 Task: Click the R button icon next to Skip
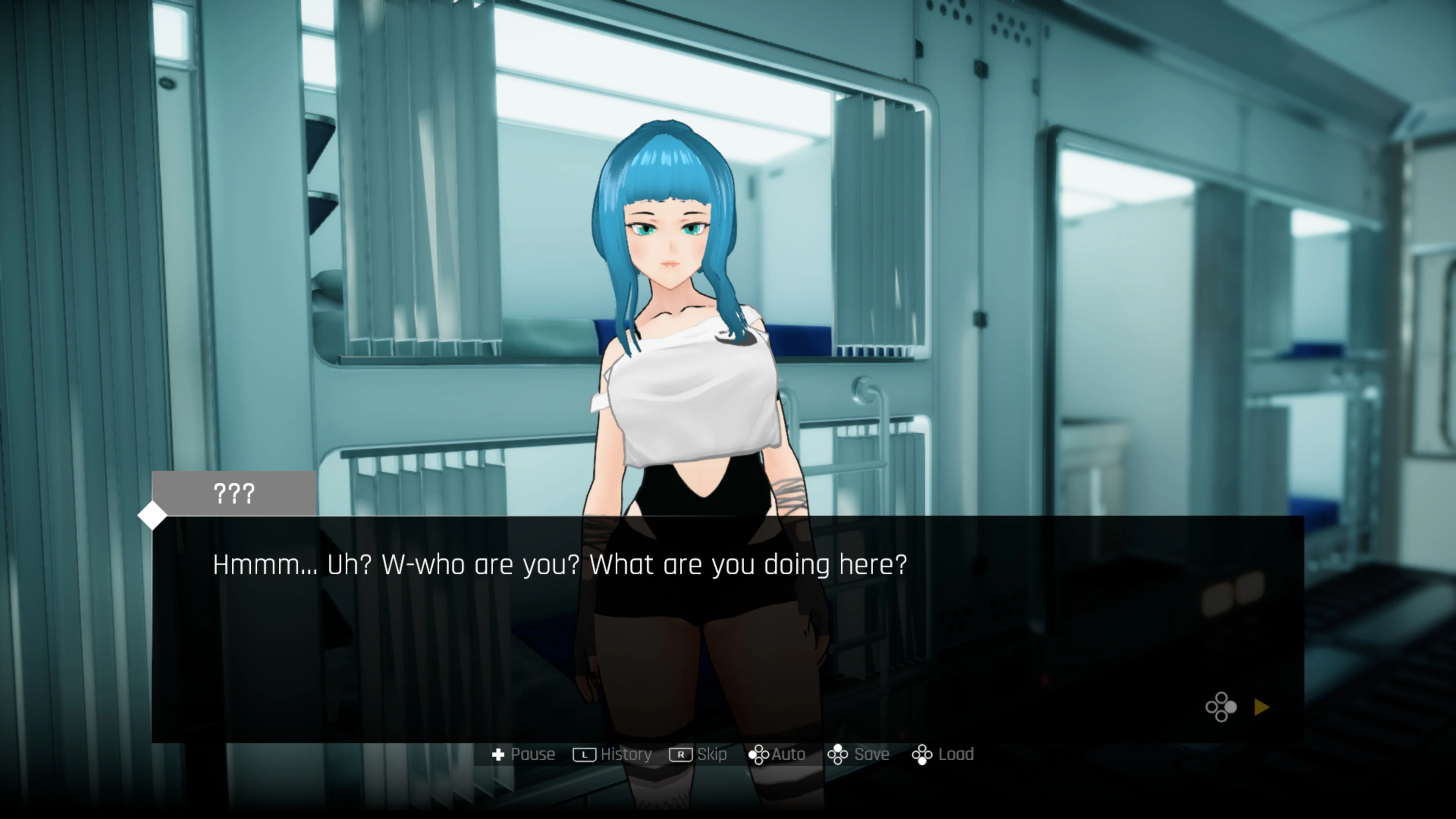[x=682, y=754]
